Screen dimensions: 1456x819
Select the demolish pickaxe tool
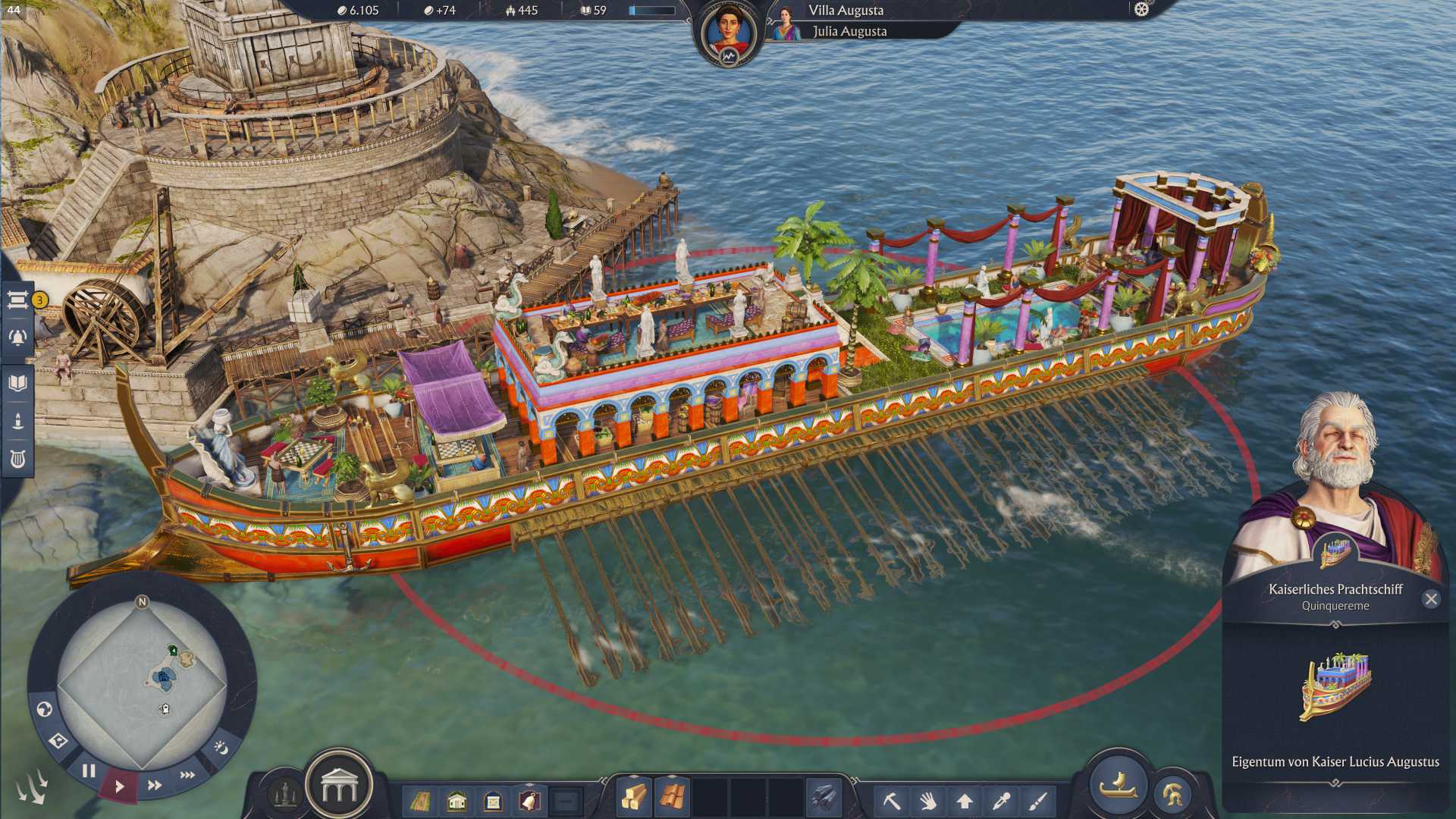893,802
